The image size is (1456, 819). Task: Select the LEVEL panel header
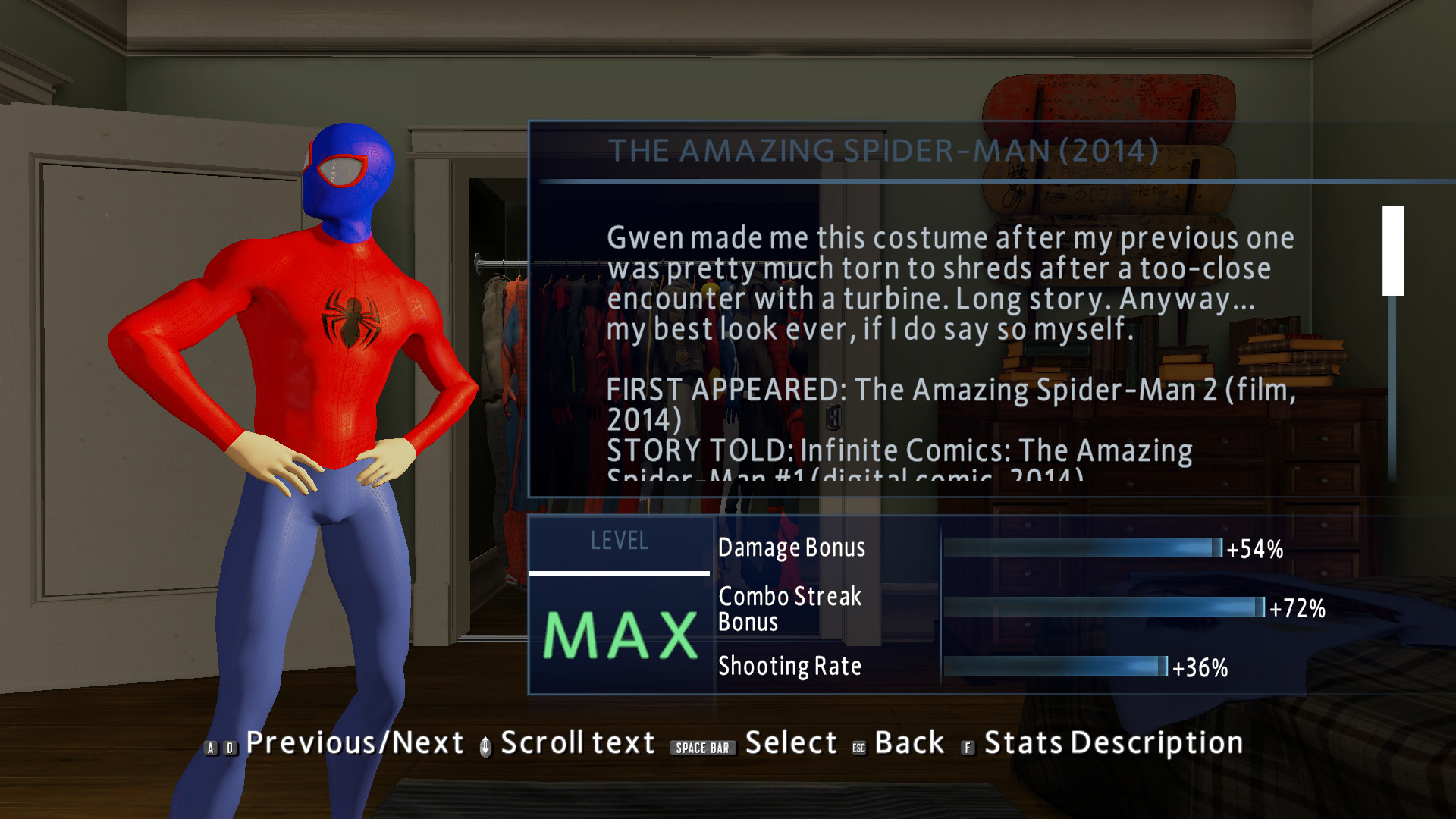coord(620,541)
